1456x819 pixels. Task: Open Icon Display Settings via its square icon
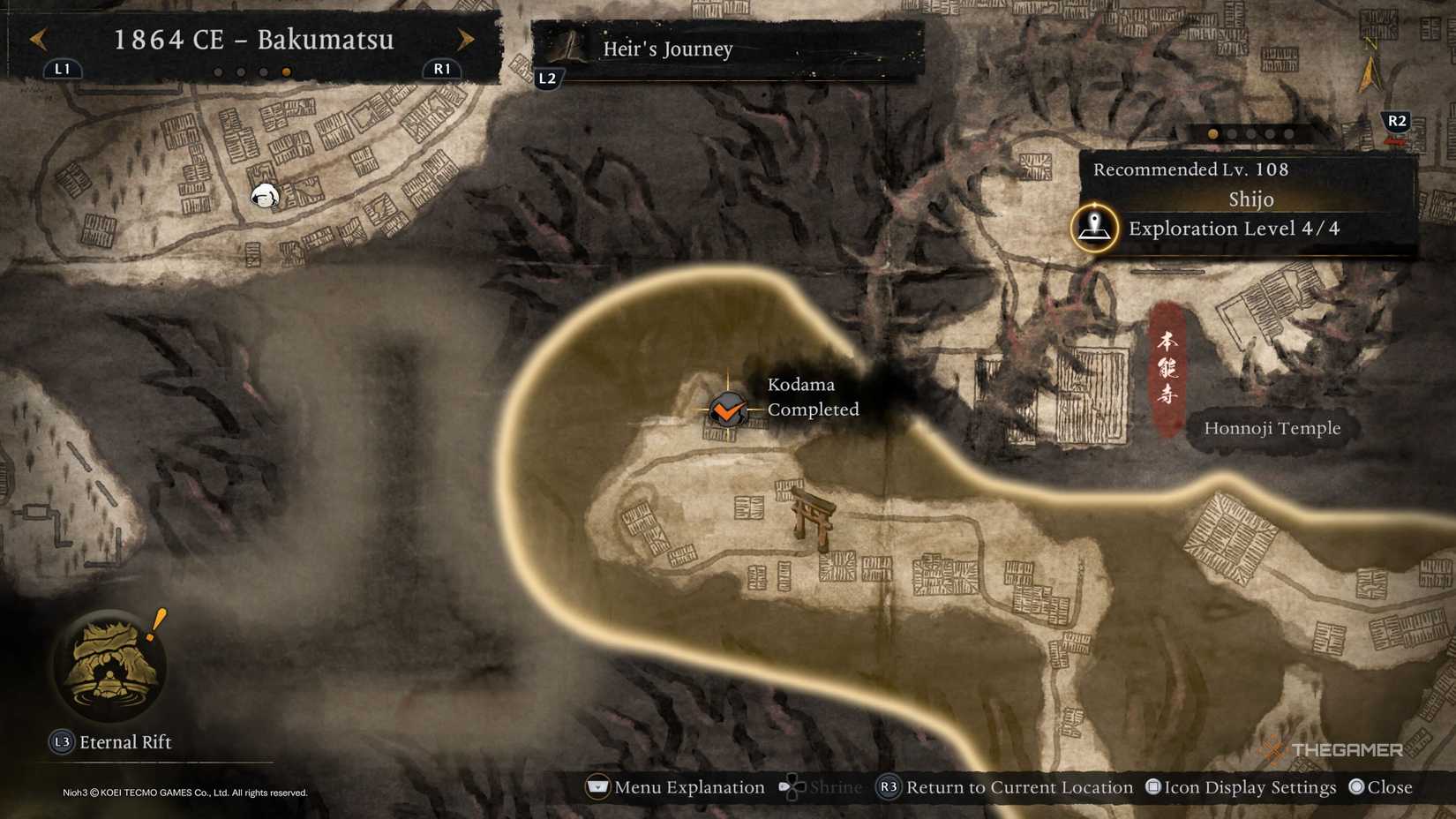pyautogui.click(x=1152, y=786)
